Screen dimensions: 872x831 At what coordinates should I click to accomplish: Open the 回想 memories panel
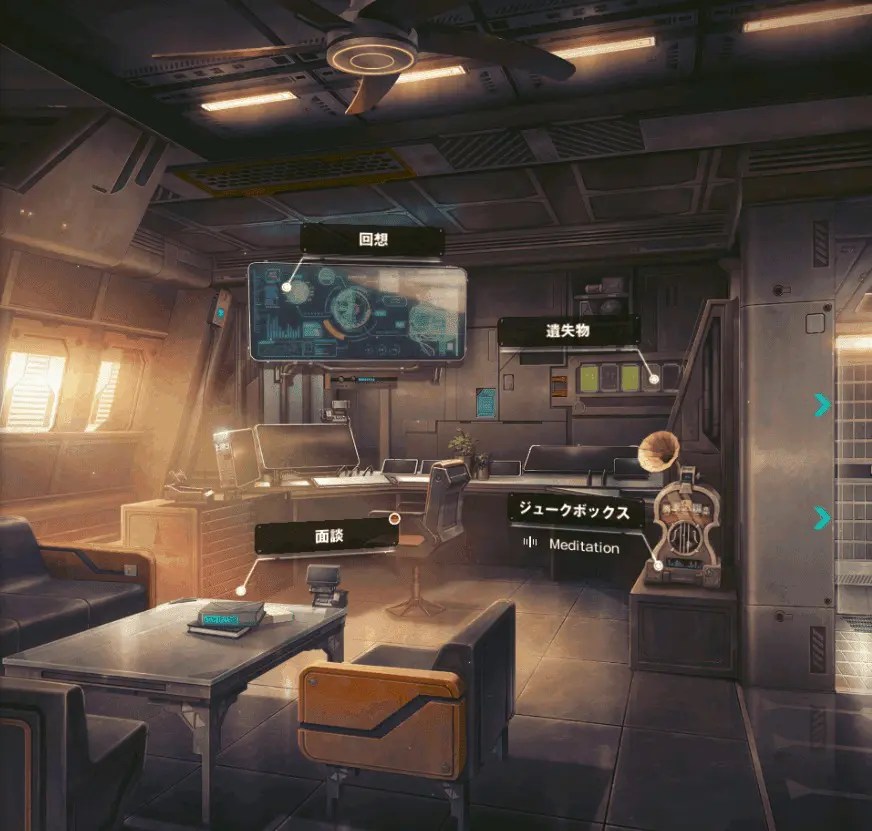coord(371,240)
